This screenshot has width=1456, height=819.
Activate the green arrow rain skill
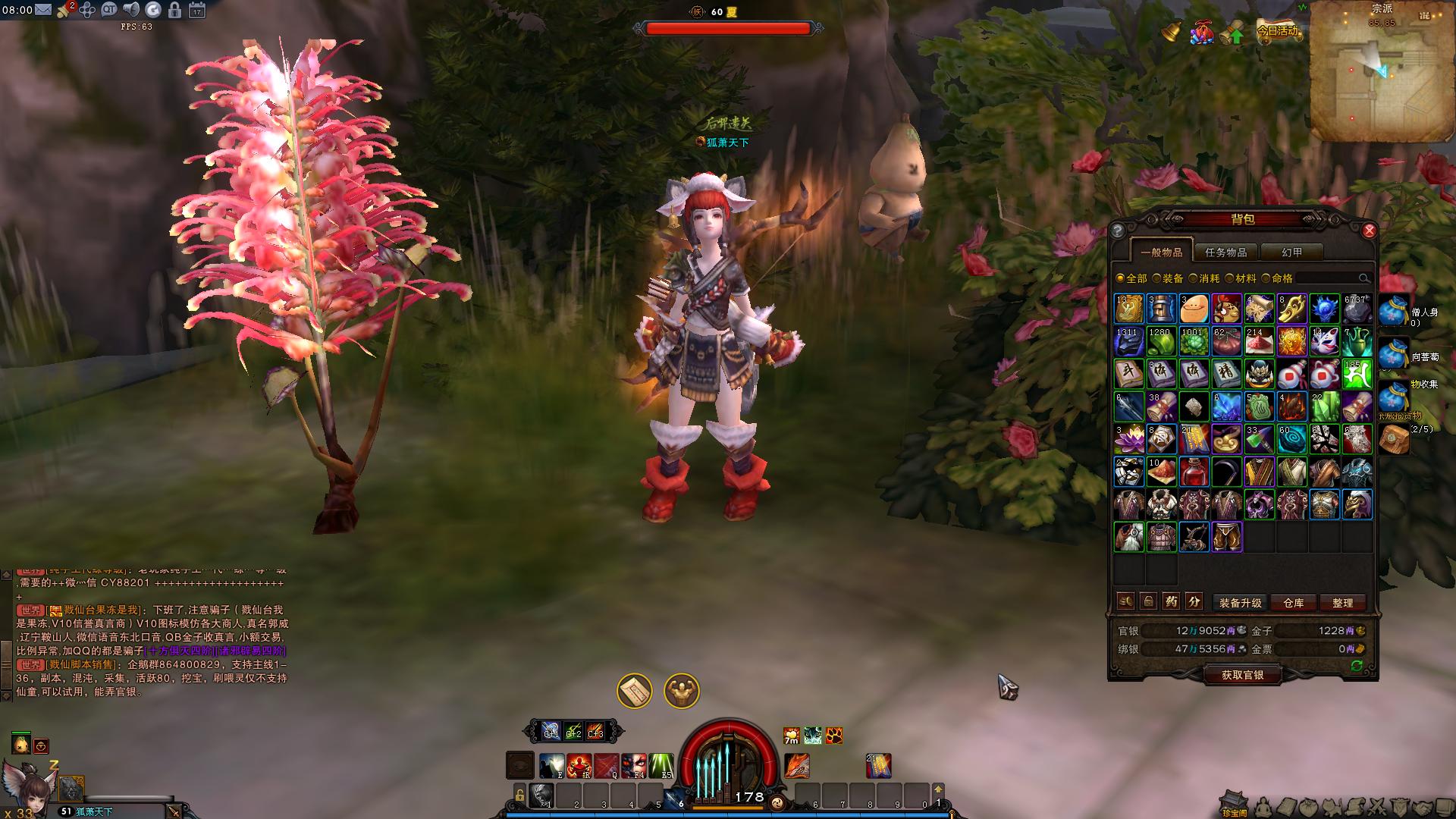pyautogui.click(x=661, y=766)
